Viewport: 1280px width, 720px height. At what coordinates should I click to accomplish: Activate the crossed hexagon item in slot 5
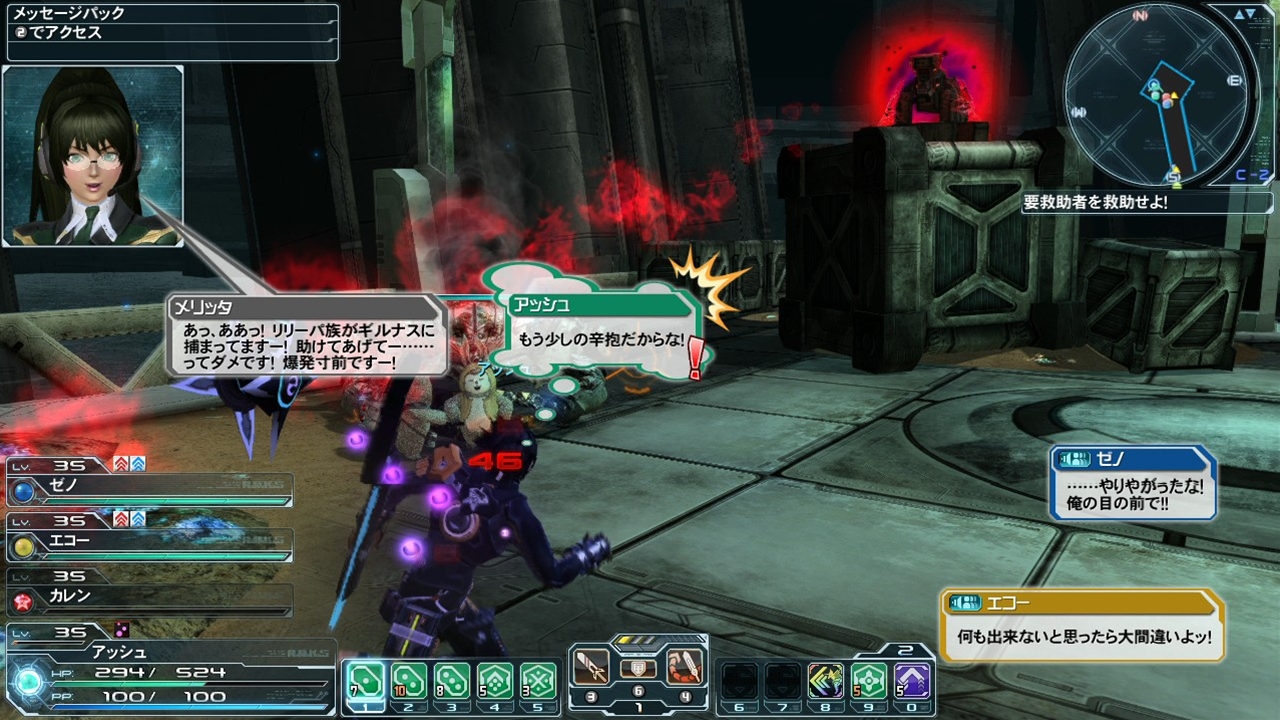pyautogui.click(x=538, y=681)
